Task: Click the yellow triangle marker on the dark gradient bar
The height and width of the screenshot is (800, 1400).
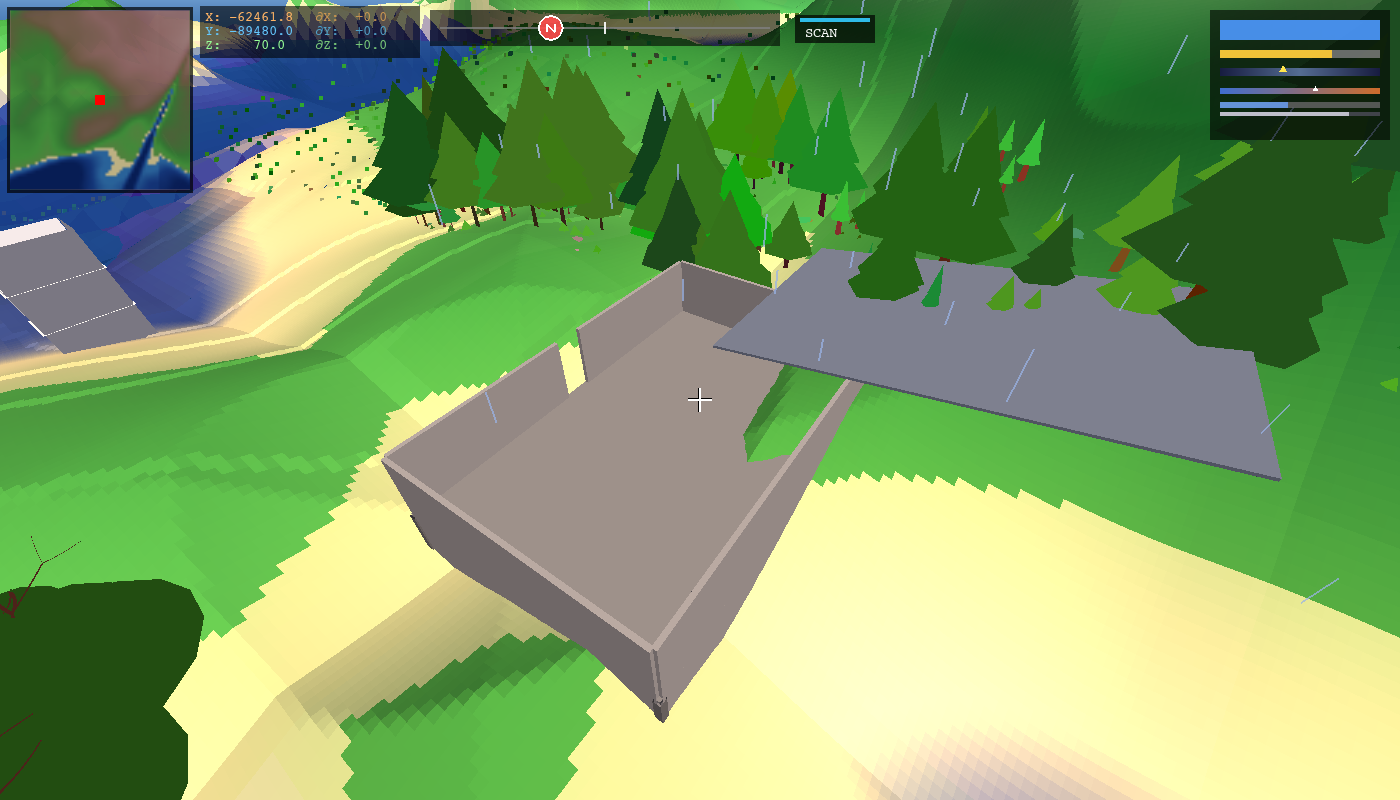Action: click(x=1283, y=69)
